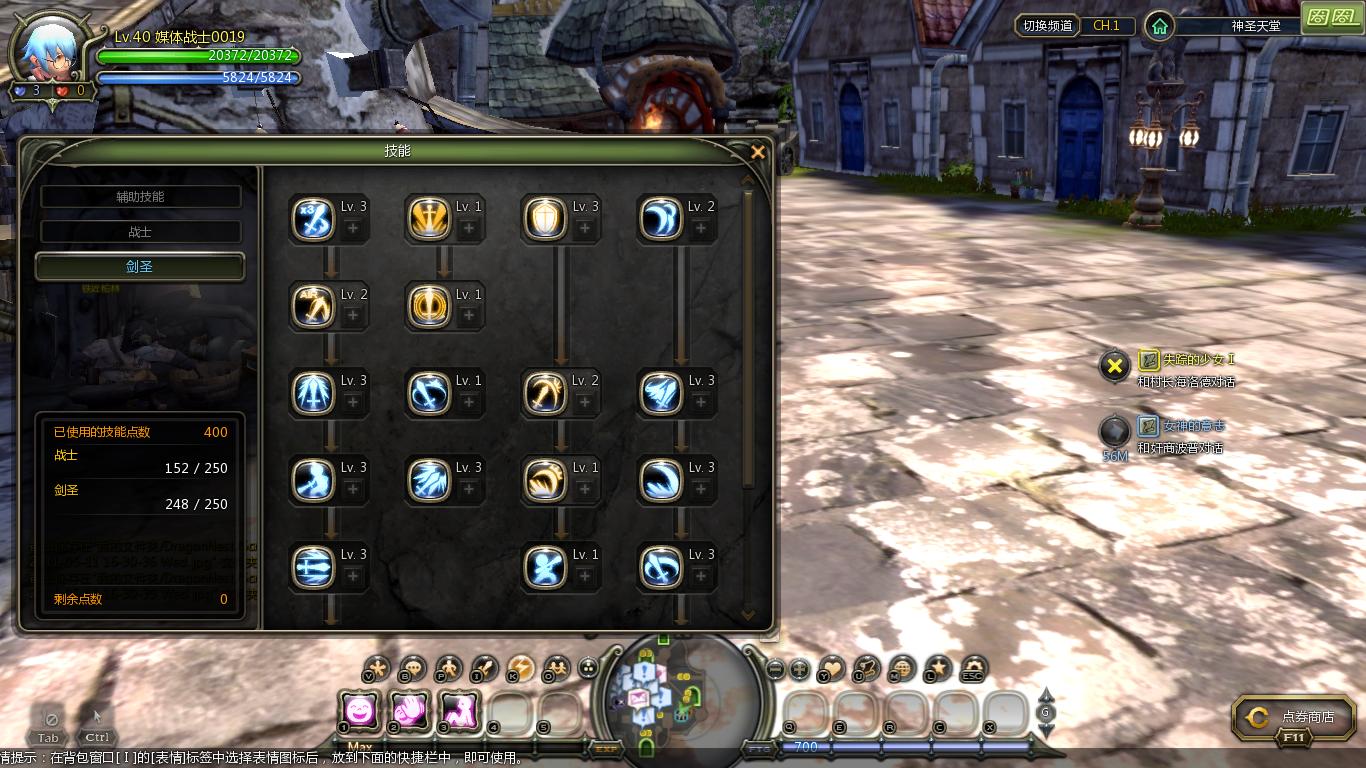Open the ESC gear system menu icon
1366x768 pixels.
click(x=972, y=668)
